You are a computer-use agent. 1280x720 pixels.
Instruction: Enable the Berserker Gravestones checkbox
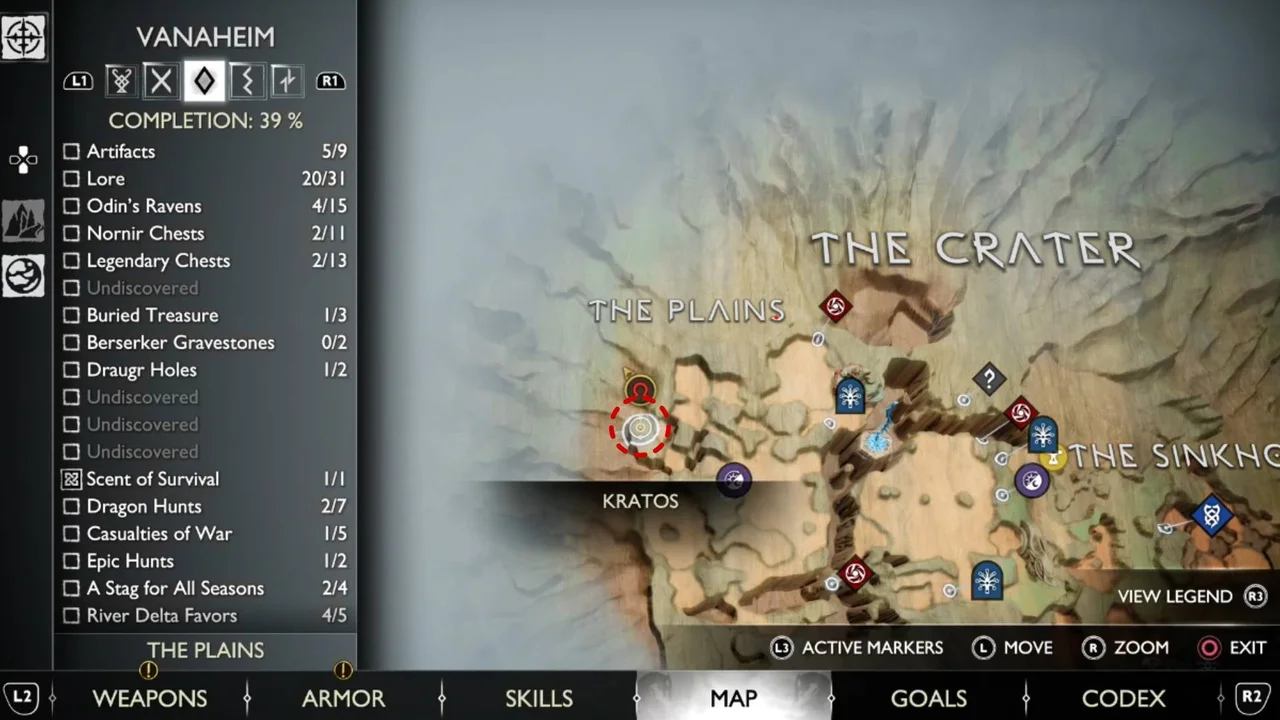pyautogui.click(x=71, y=342)
